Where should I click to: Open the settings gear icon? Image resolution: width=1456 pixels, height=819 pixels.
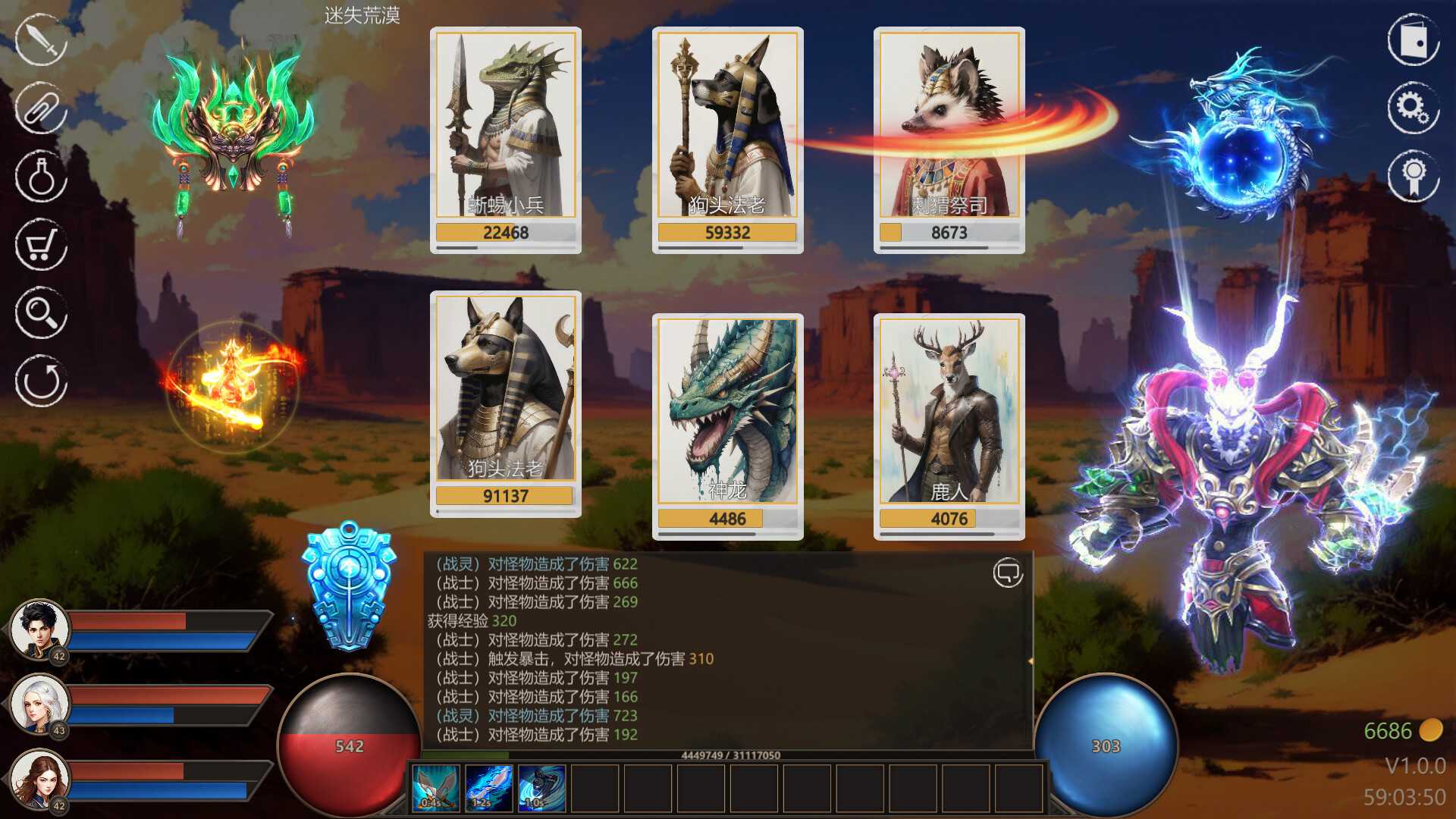(1414, 108)
